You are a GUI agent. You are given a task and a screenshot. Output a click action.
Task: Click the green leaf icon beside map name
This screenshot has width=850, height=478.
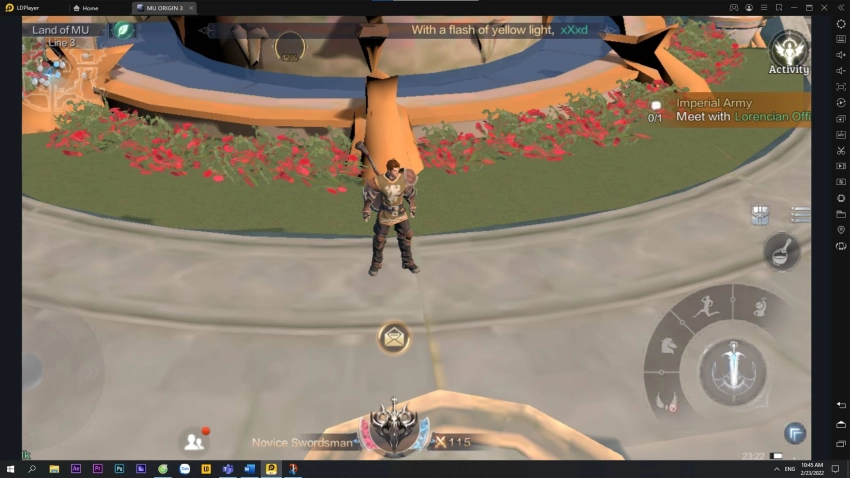[122, 30]
